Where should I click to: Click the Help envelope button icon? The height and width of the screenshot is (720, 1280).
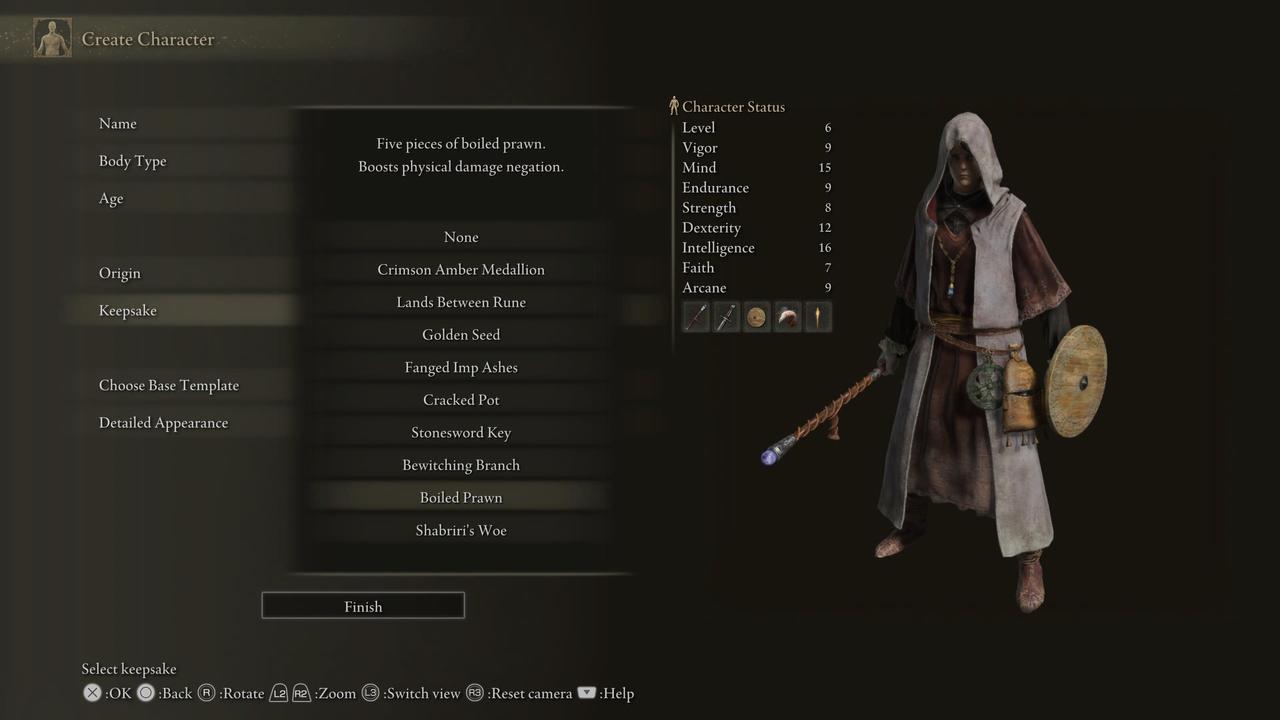[x=587, y=692]
